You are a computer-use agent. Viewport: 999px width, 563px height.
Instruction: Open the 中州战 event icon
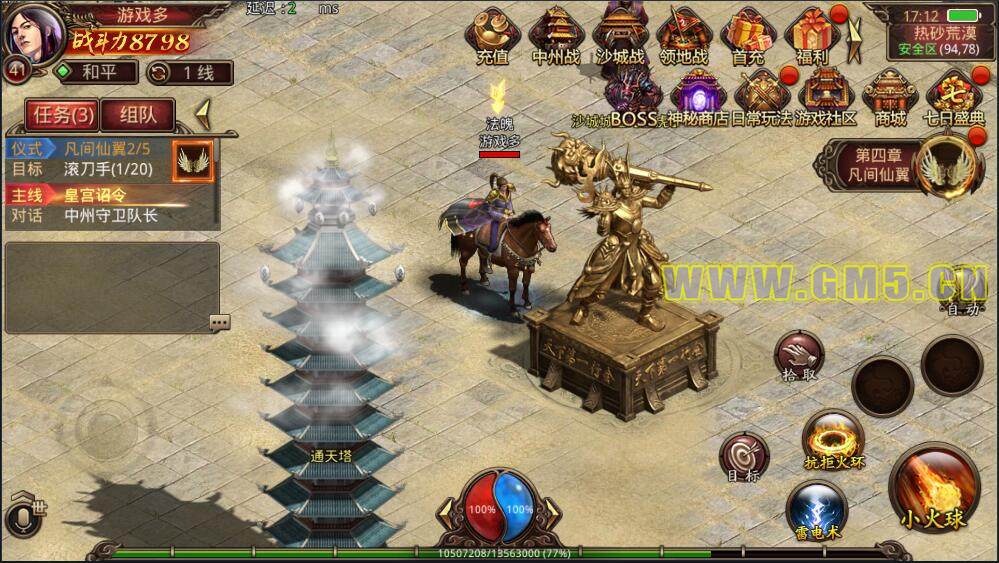pos(556,33)
